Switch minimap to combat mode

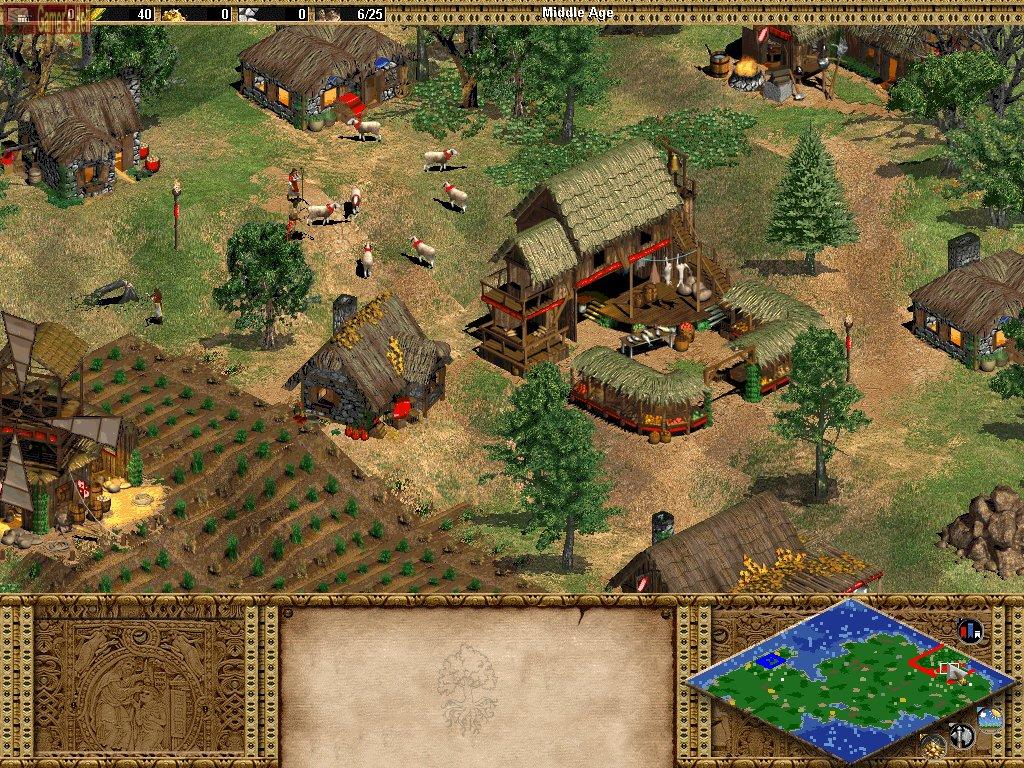tap(962, 736)
